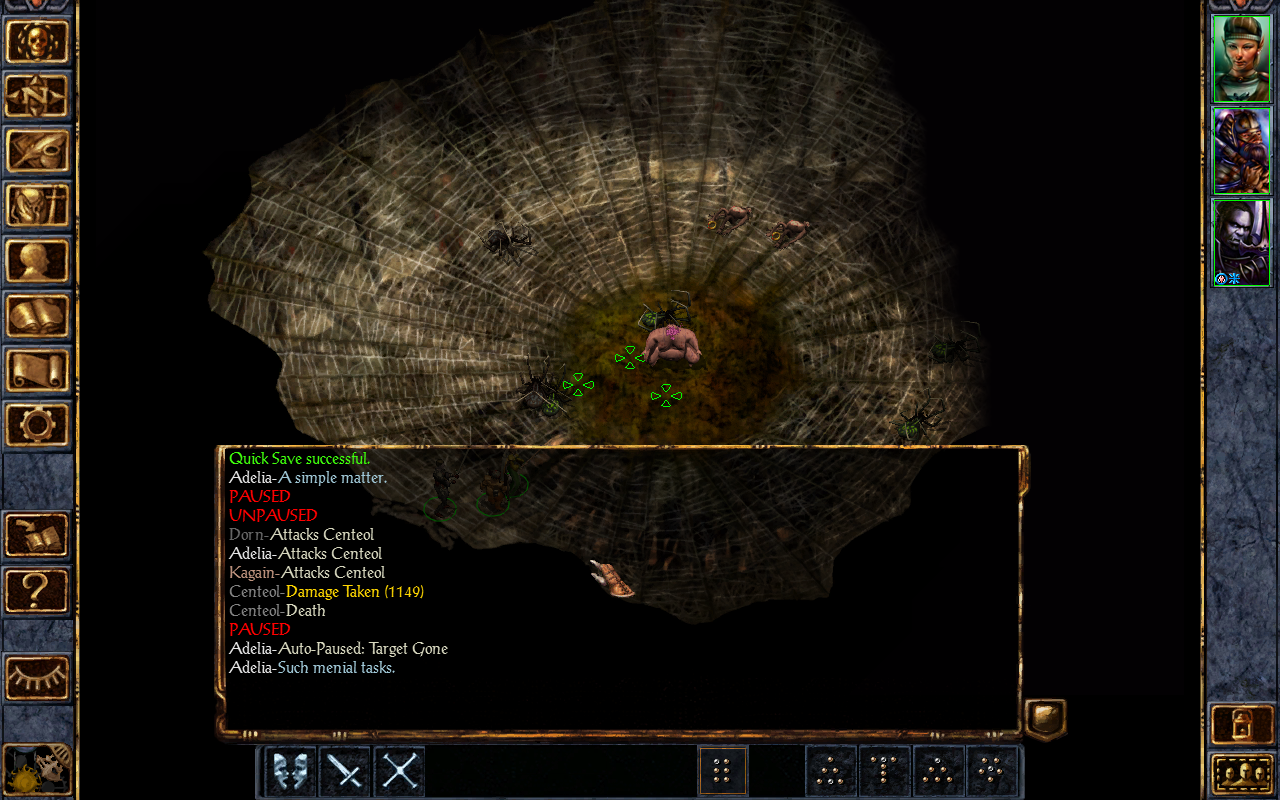This screenshot has height=800, width=1280.
Task: Toggle the closed-eye button on the sidebar
Action: (x=38, y=678)
